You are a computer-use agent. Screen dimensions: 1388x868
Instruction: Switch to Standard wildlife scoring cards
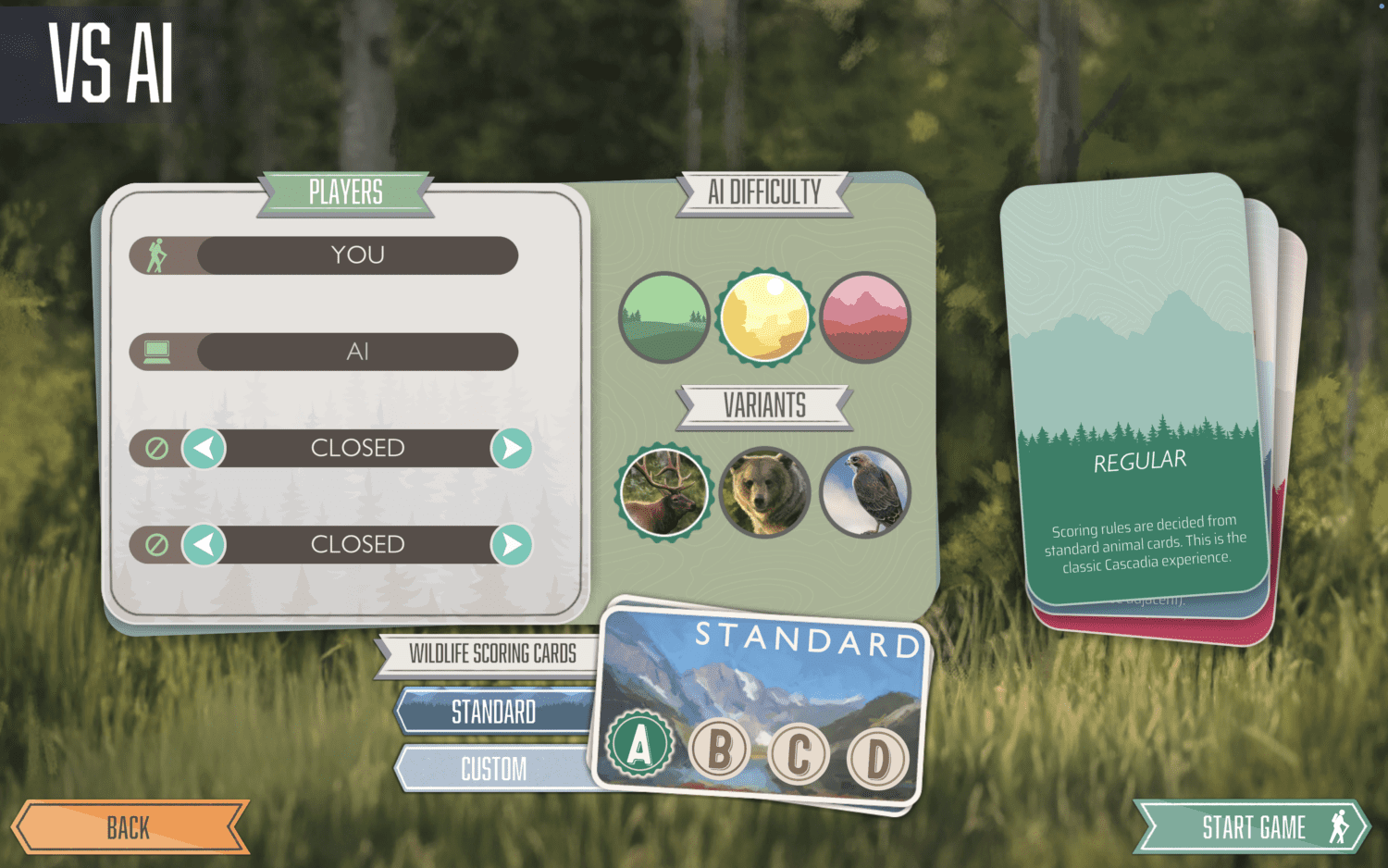coord(493,712)
